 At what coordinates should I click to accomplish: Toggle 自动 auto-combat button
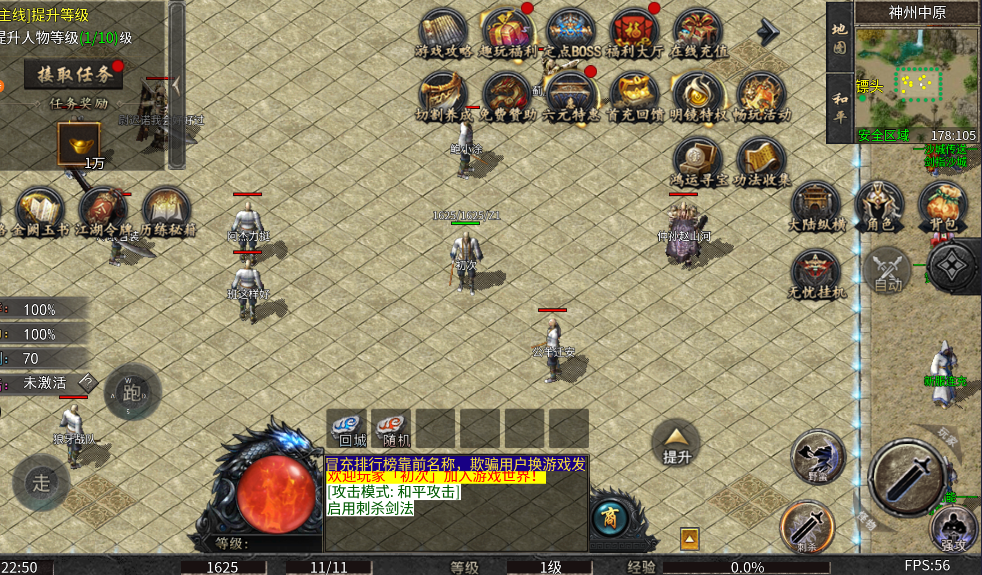(x=888, y=270)
